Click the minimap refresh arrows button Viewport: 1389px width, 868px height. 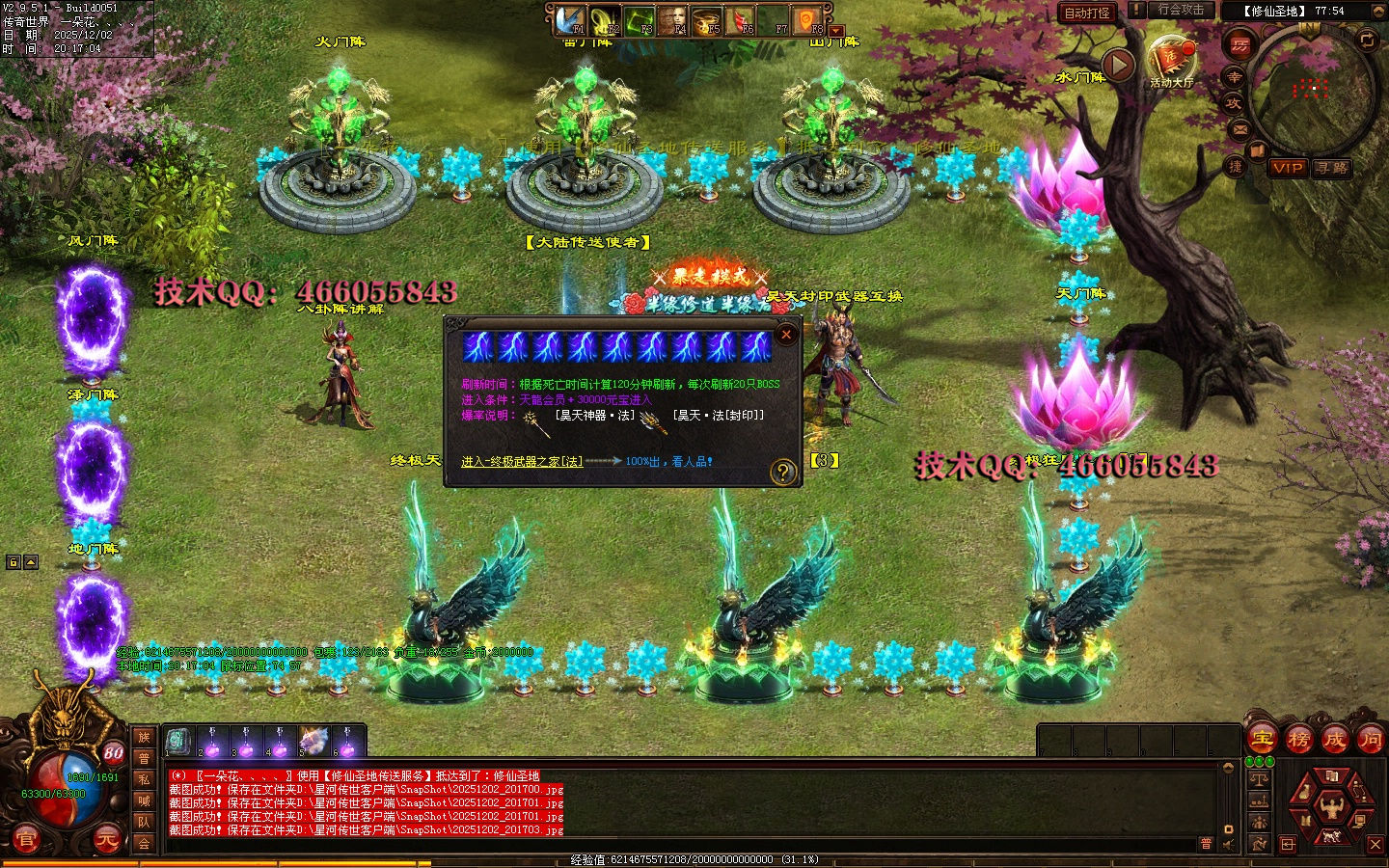[x=1367, y=40]
